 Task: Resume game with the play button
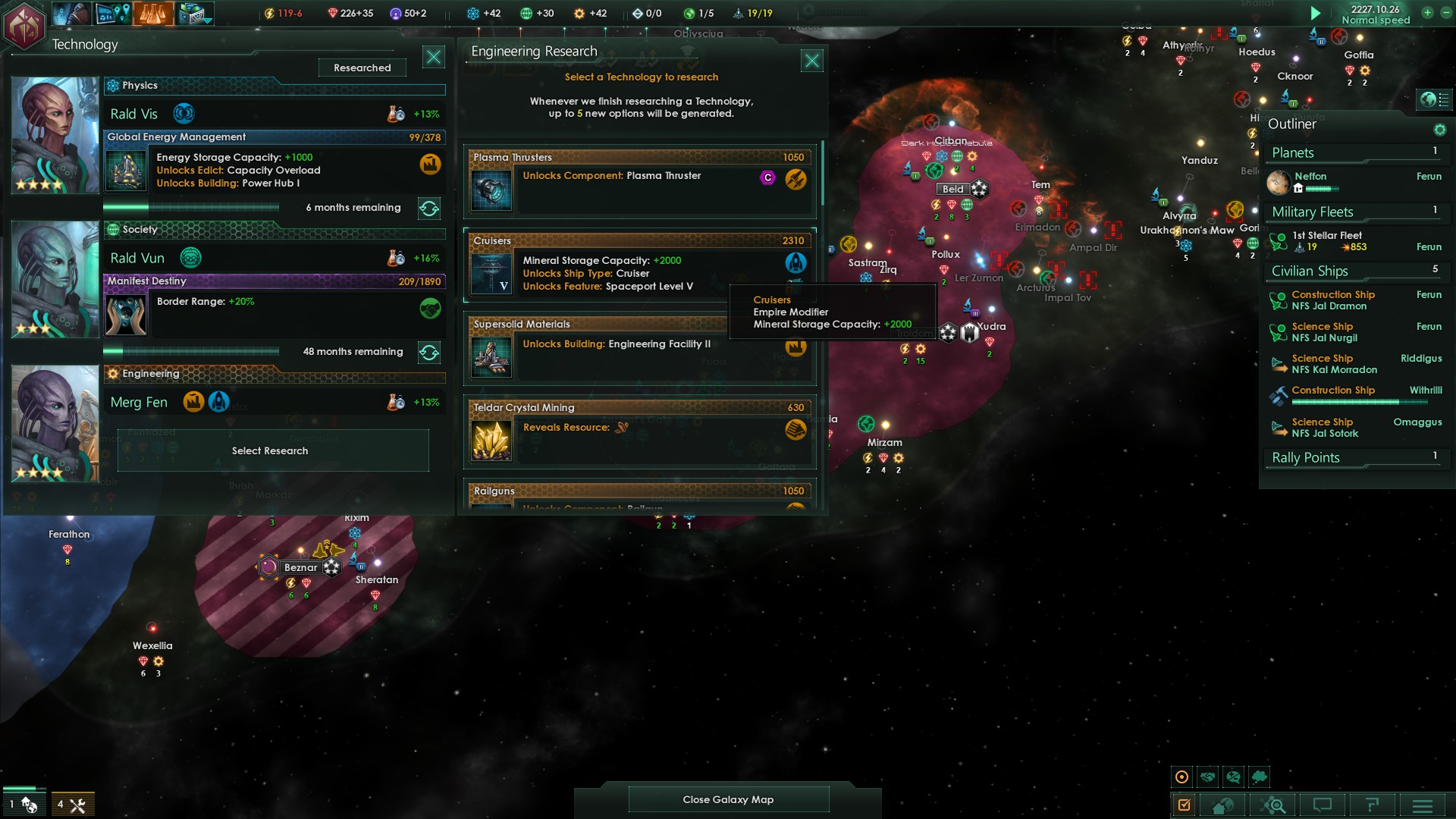click(1316, 13)
